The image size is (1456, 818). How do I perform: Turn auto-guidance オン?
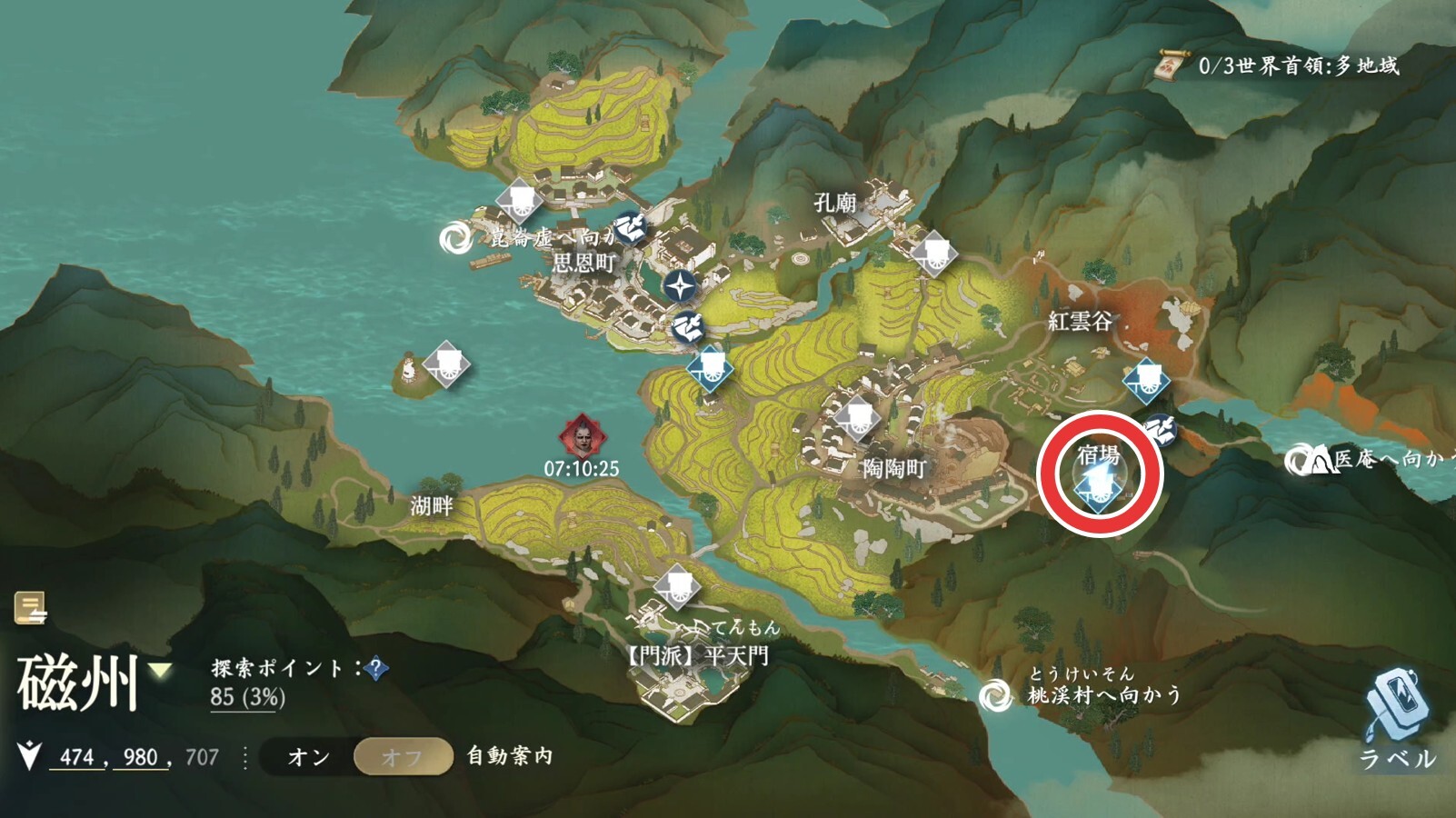pos(308,757)
